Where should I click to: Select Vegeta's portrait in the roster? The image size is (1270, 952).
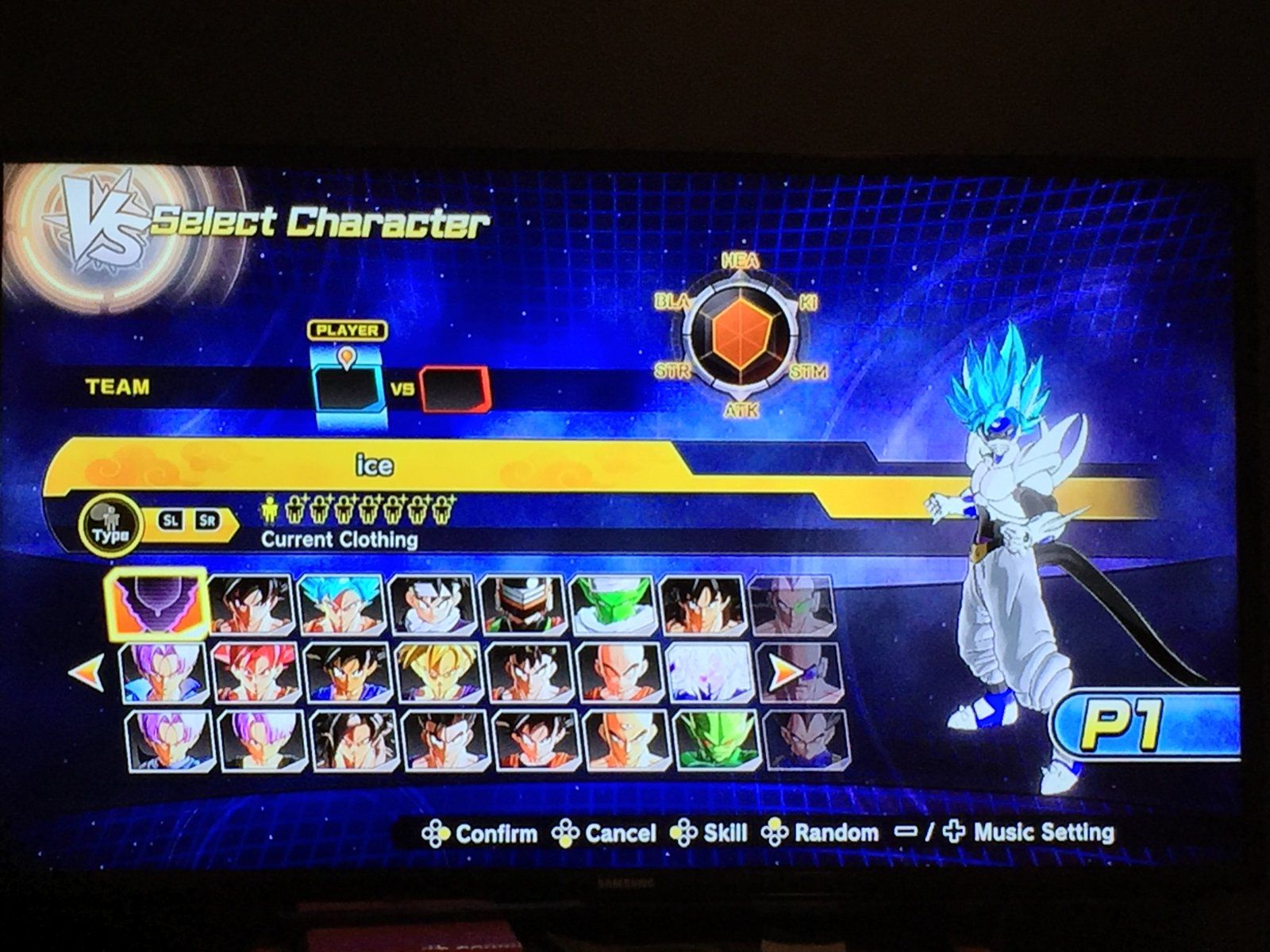(x=804, y=740)
